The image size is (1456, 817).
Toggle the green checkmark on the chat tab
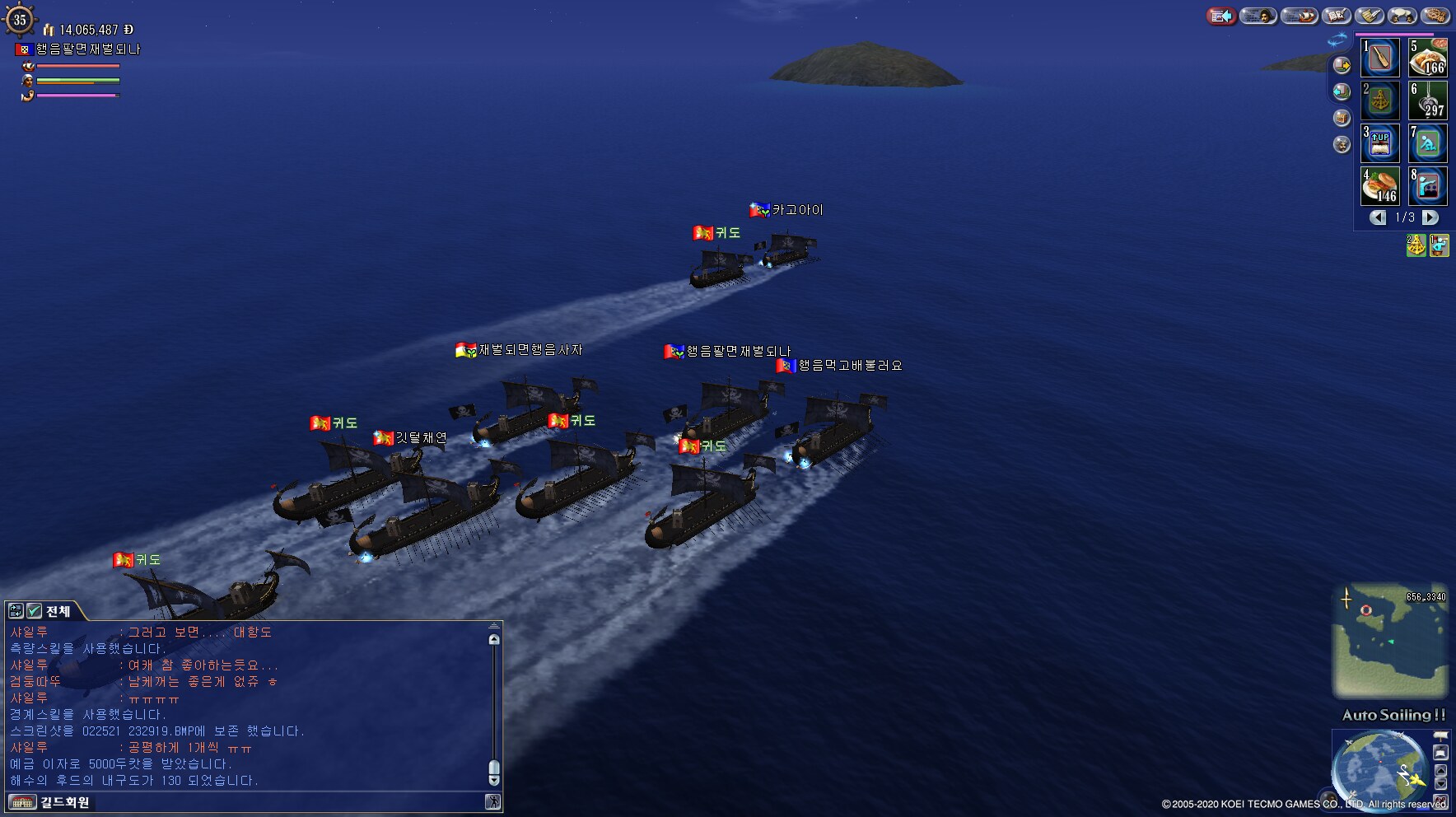(34, 611)
